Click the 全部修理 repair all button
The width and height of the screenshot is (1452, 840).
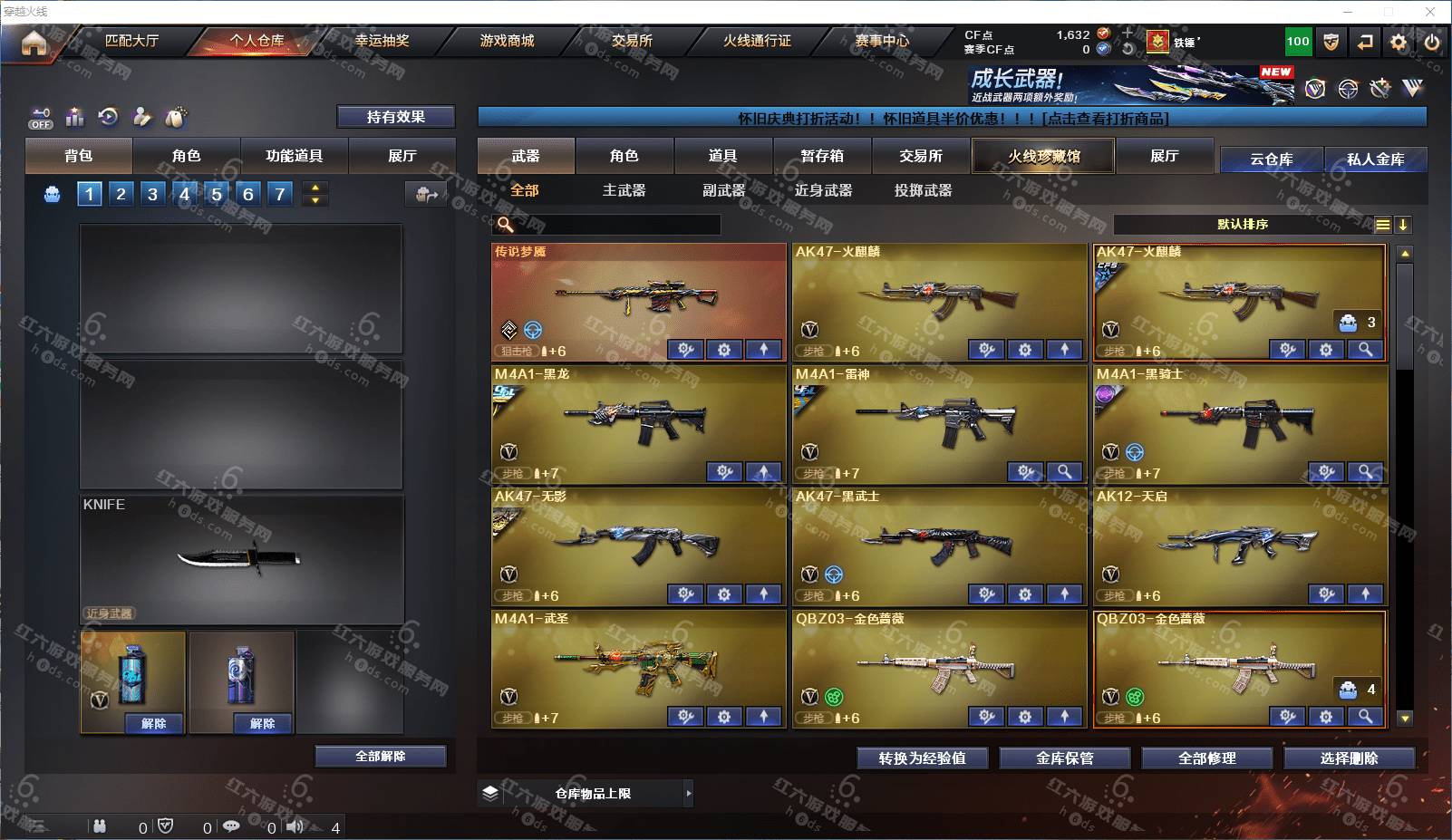coord(1206,758)
